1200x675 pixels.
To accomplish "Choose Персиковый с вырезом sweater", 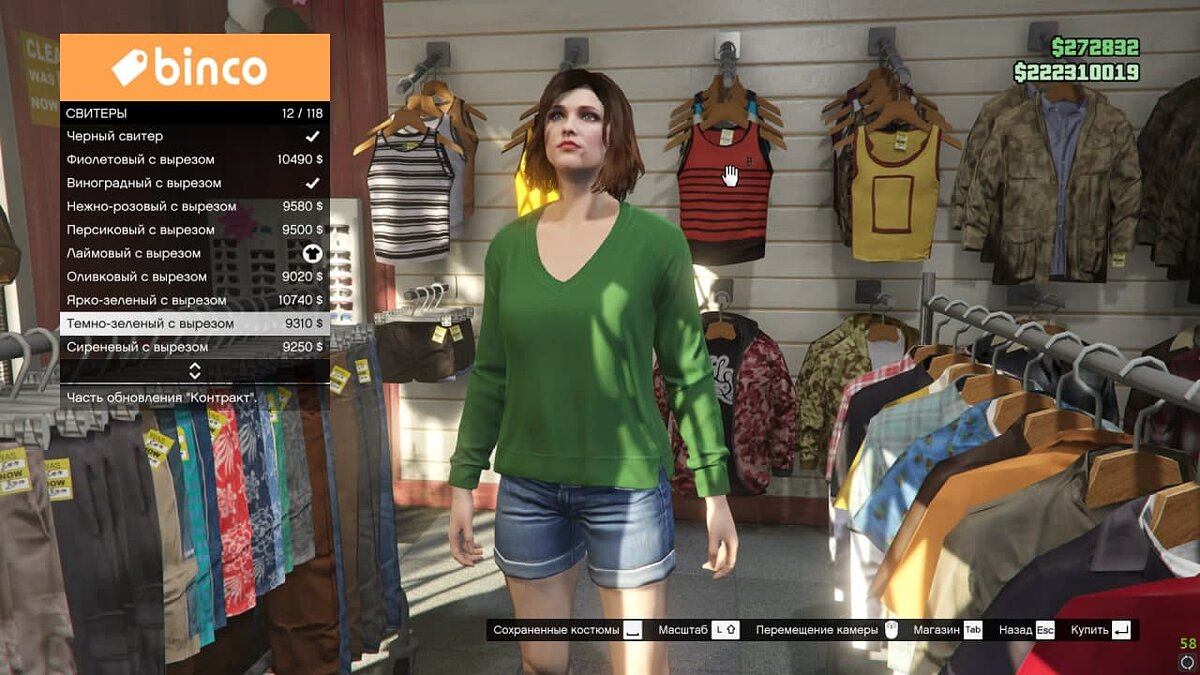I will 194,230.
